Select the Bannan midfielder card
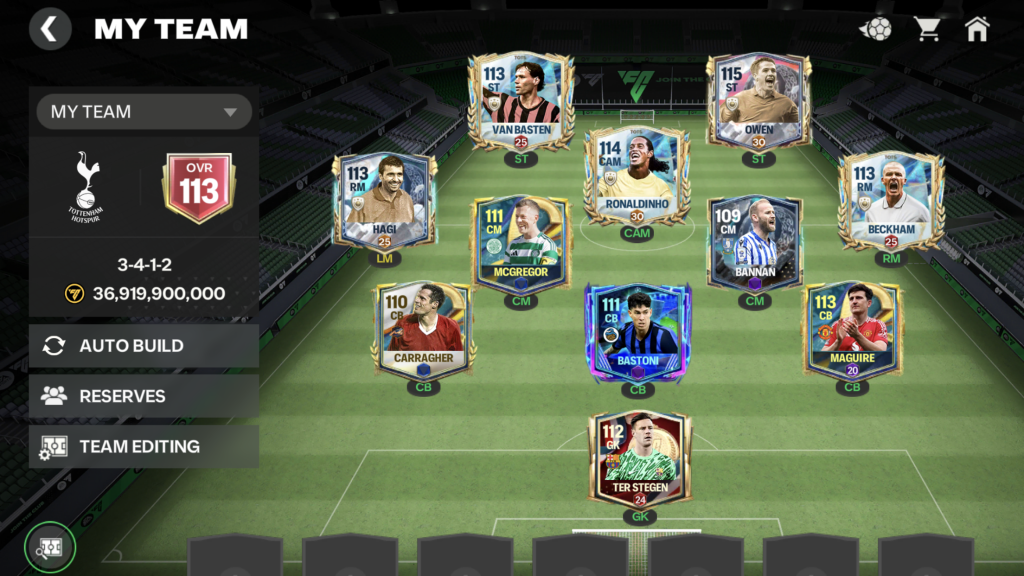The height and width of the screenshot is (576, 1024). (754, 244)
